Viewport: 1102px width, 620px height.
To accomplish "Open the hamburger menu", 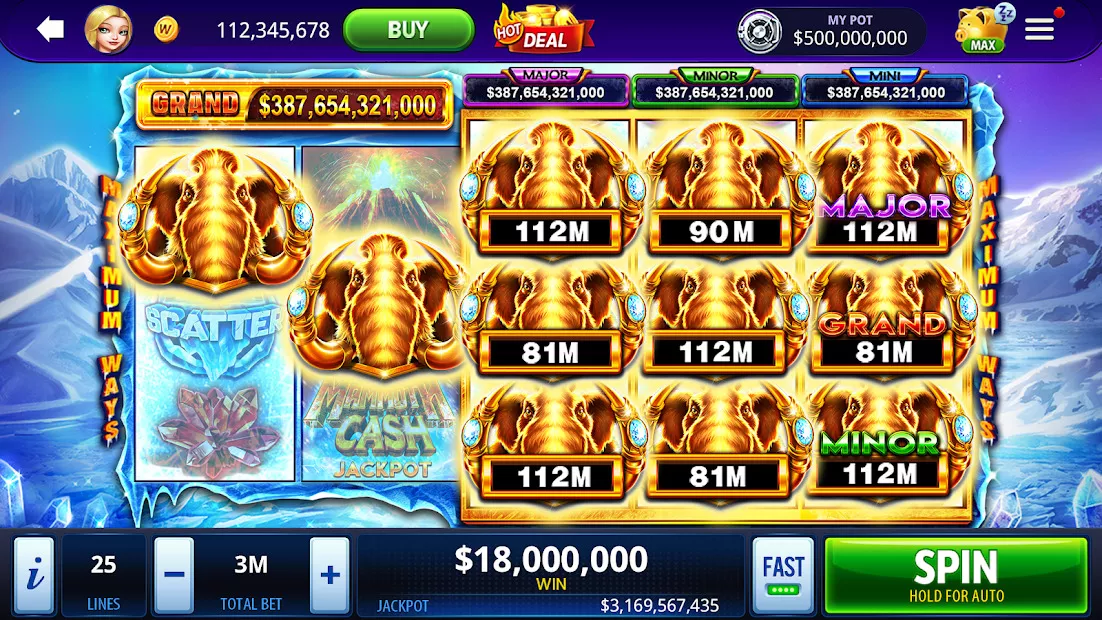I will [x=1040, y=30].
